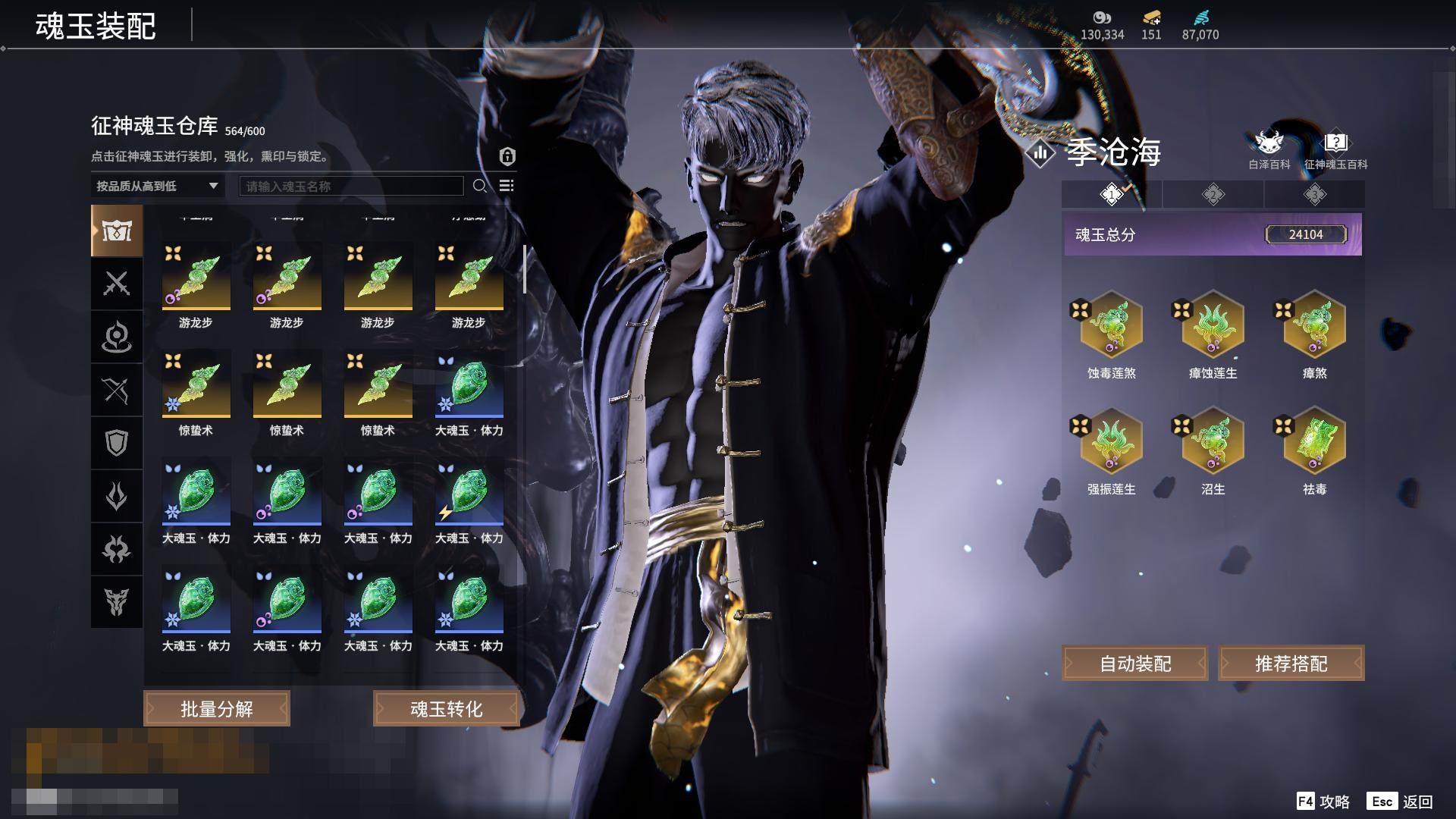
Task: Focus the soul jade name search field
Action: [x=351, y=186]
